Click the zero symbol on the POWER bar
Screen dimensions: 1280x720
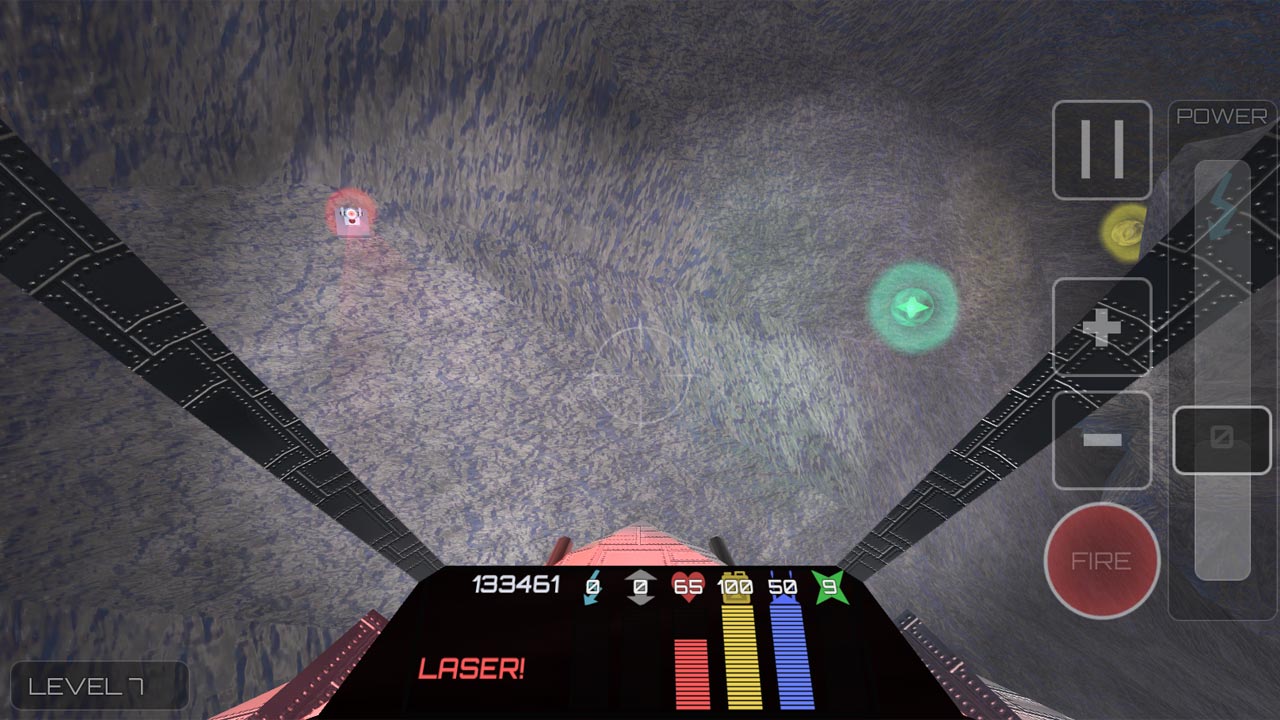tap(1220, 438)
